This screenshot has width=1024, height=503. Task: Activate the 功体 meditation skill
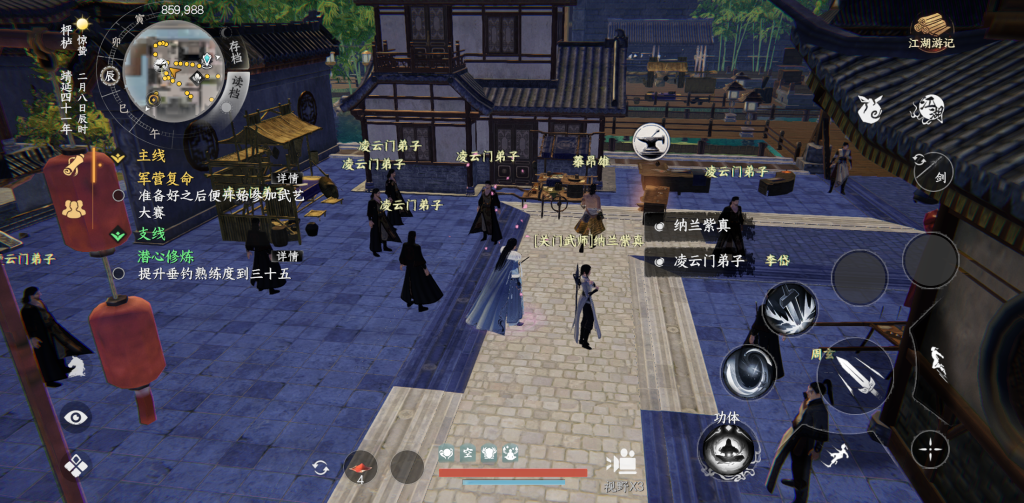coord(727,448)
